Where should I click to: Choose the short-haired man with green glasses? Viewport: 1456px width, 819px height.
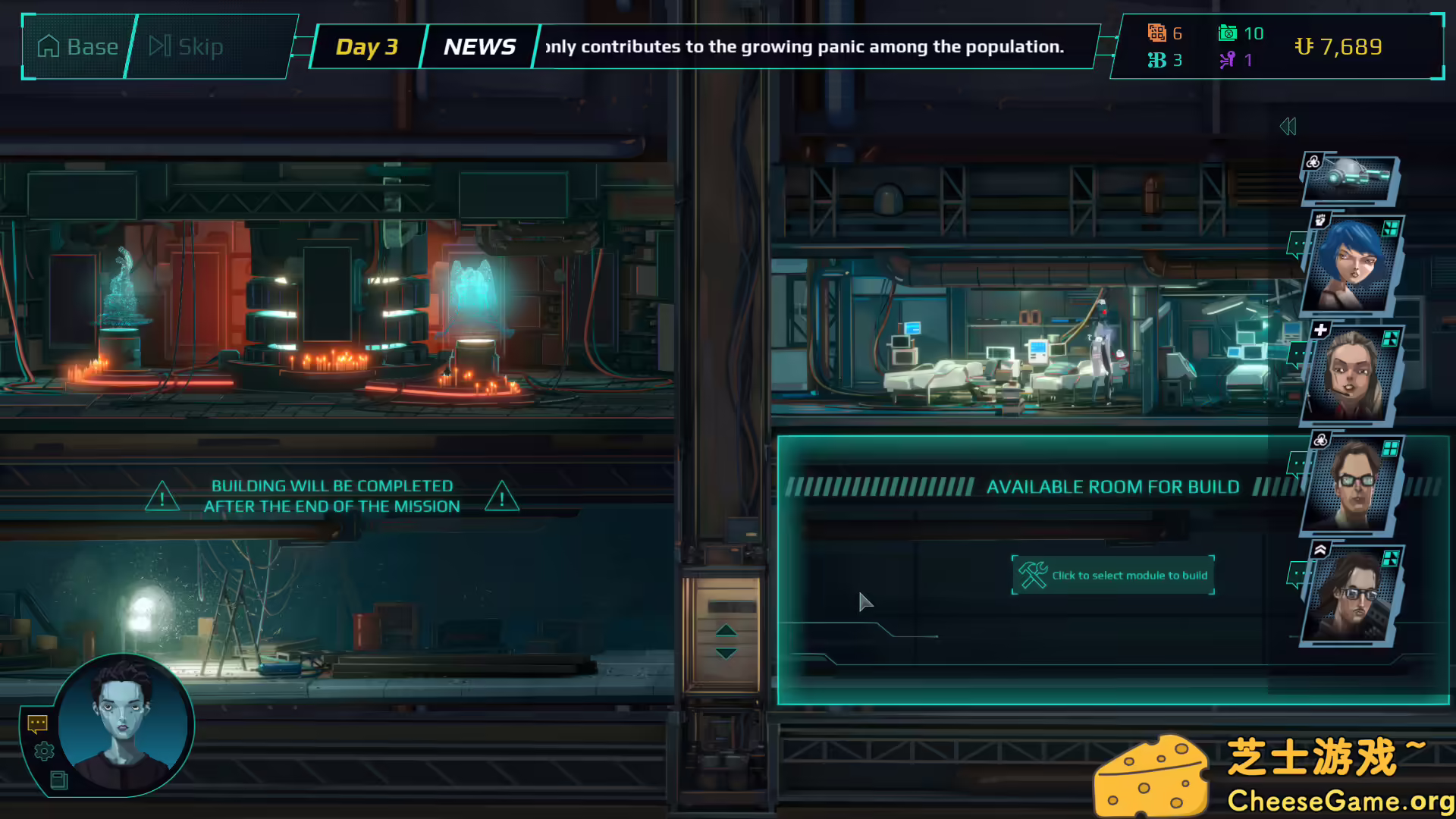point(1351,485)
